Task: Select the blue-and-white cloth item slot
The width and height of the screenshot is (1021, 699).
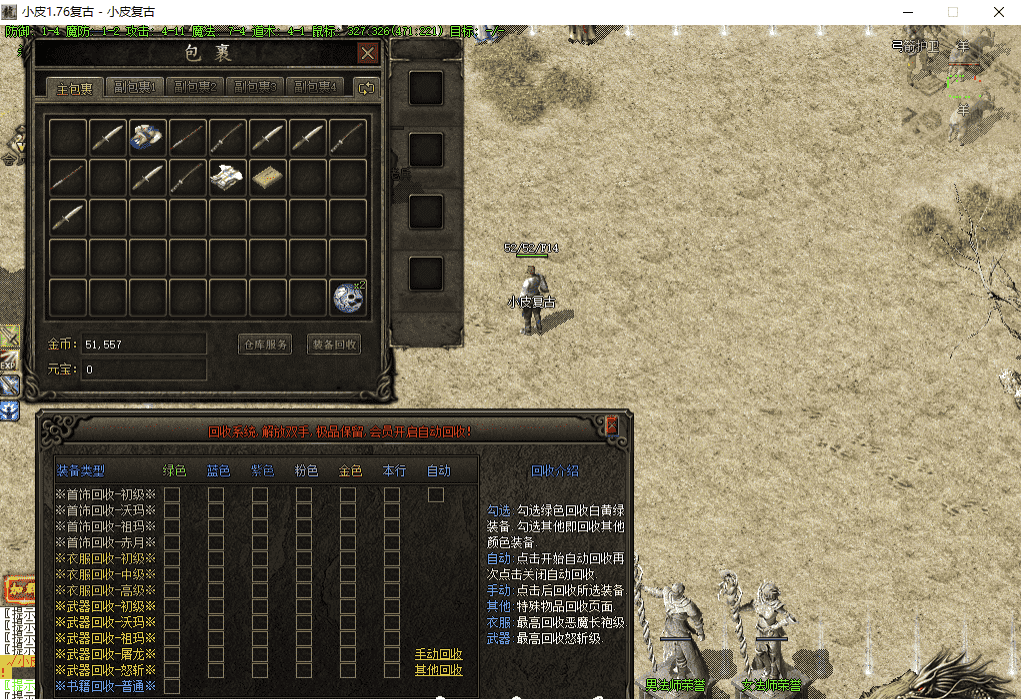Action: [147, 137]
